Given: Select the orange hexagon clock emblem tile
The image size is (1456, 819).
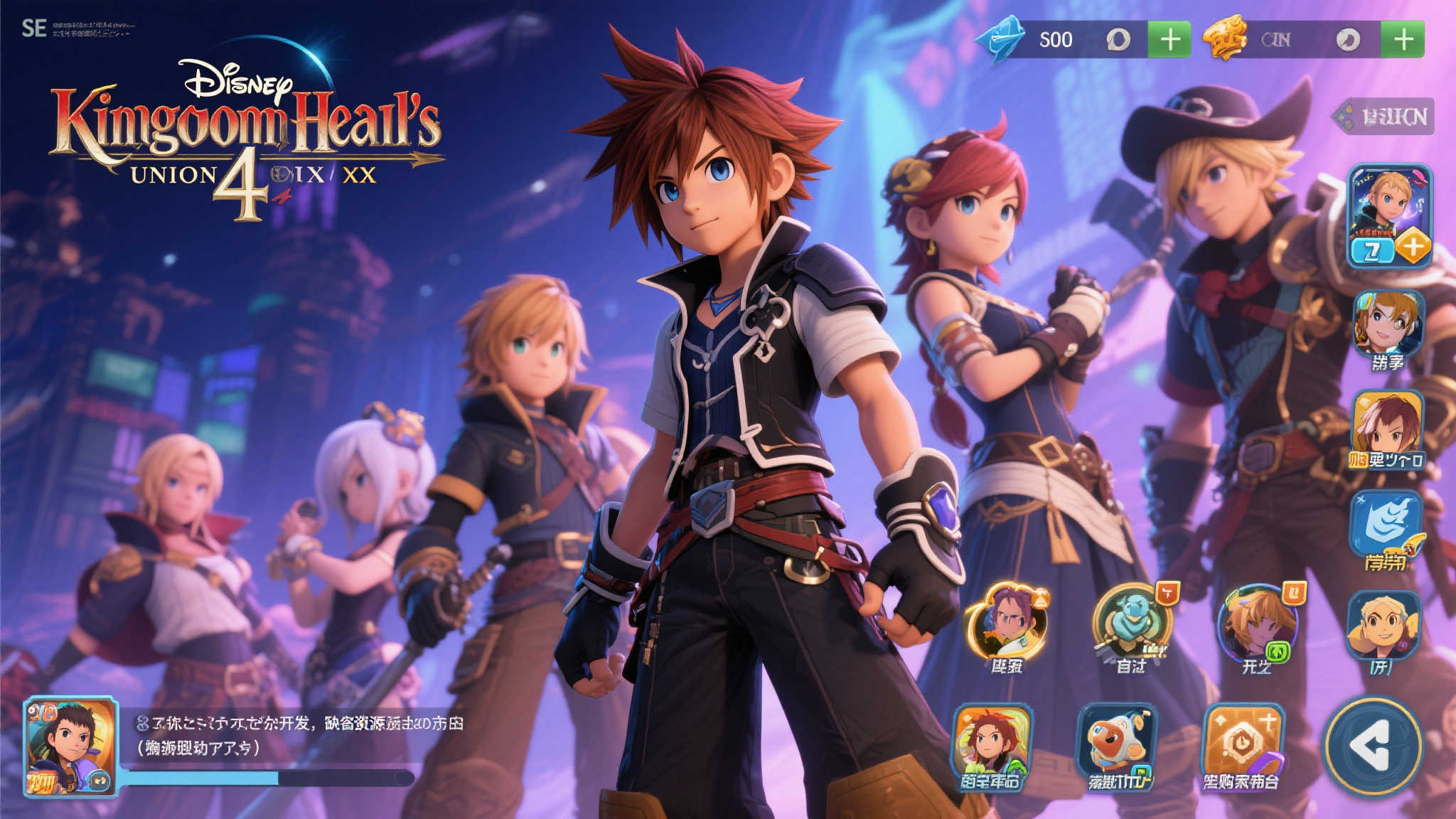Looking at the screenshot, I should pyautogui.click(x=1243, y=743).
